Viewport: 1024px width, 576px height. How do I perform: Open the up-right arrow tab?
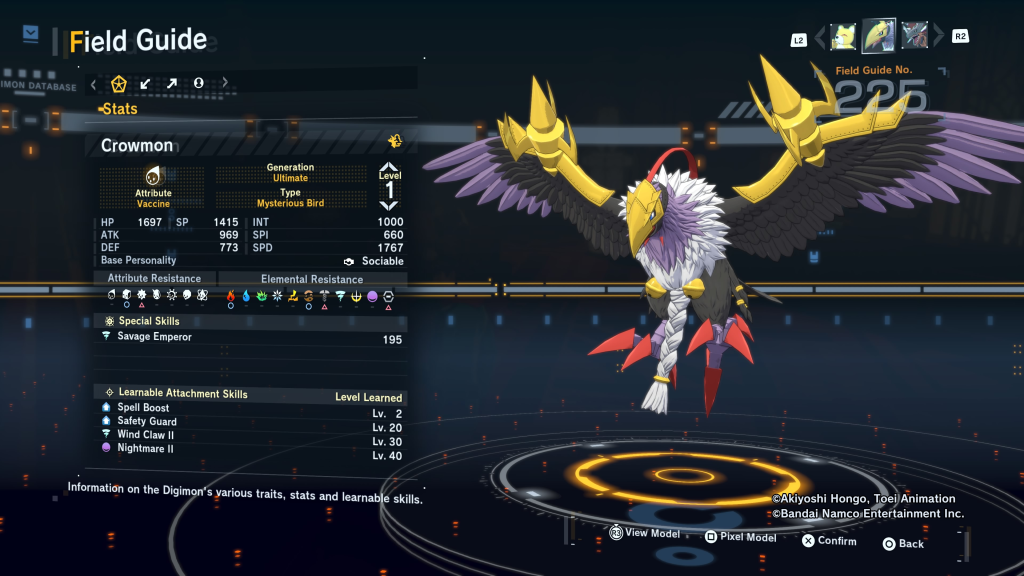172,83
